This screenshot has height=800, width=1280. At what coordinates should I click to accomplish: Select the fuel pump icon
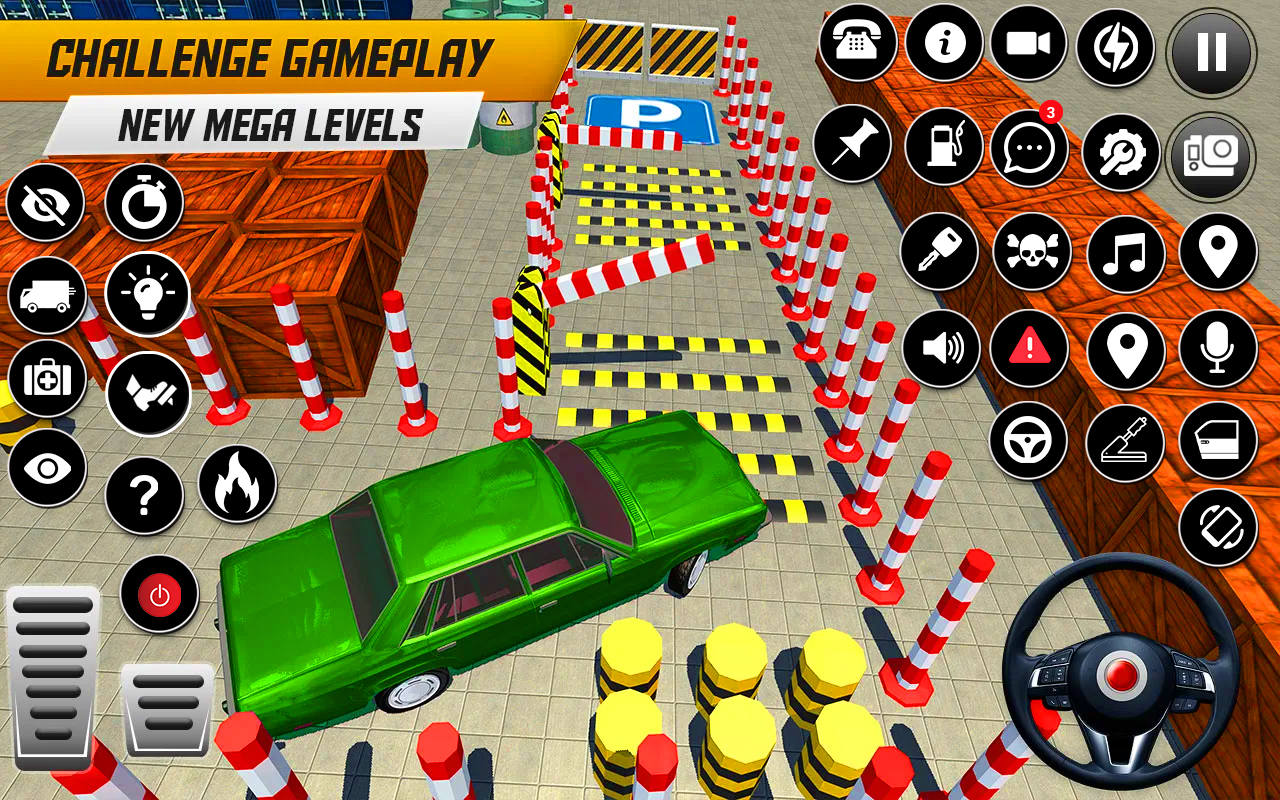(944, 146)
